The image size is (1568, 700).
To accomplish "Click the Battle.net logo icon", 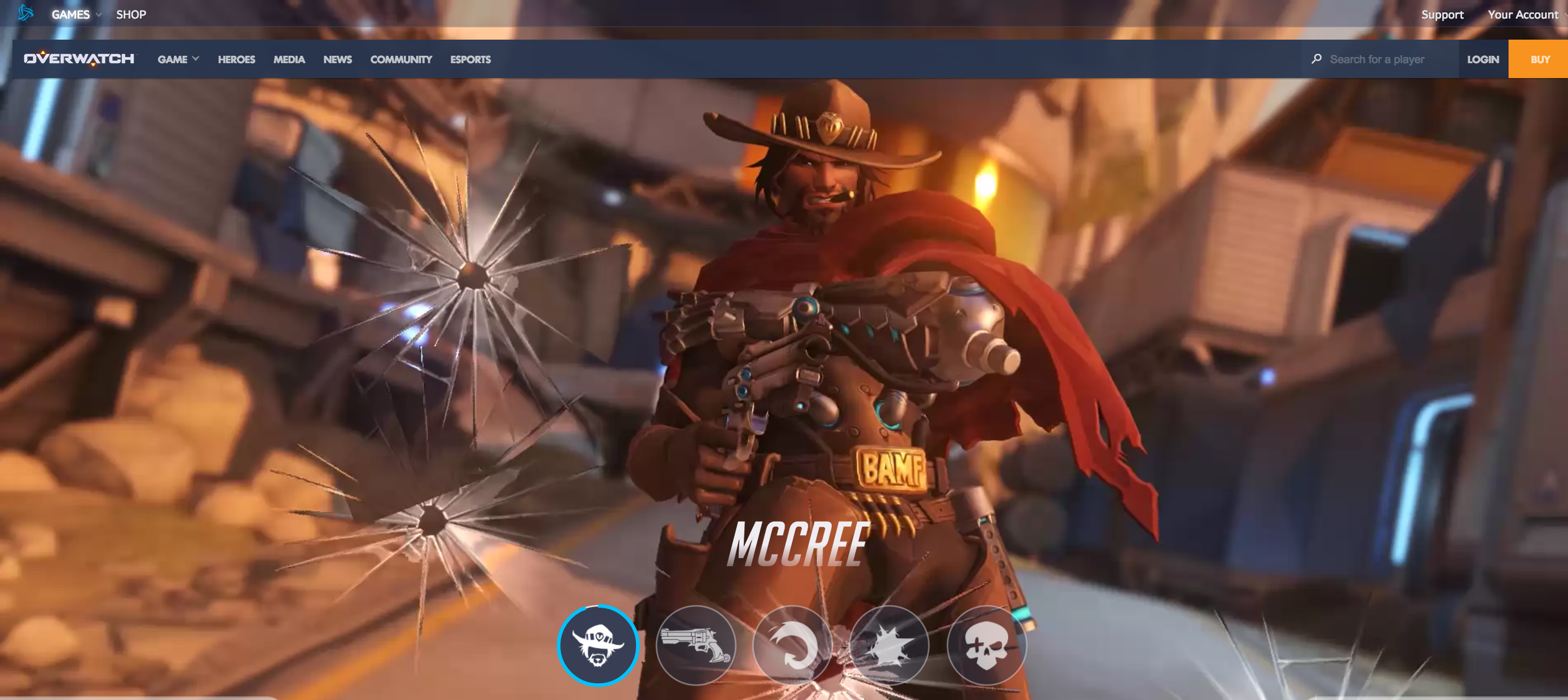I will tap(25, 13).
